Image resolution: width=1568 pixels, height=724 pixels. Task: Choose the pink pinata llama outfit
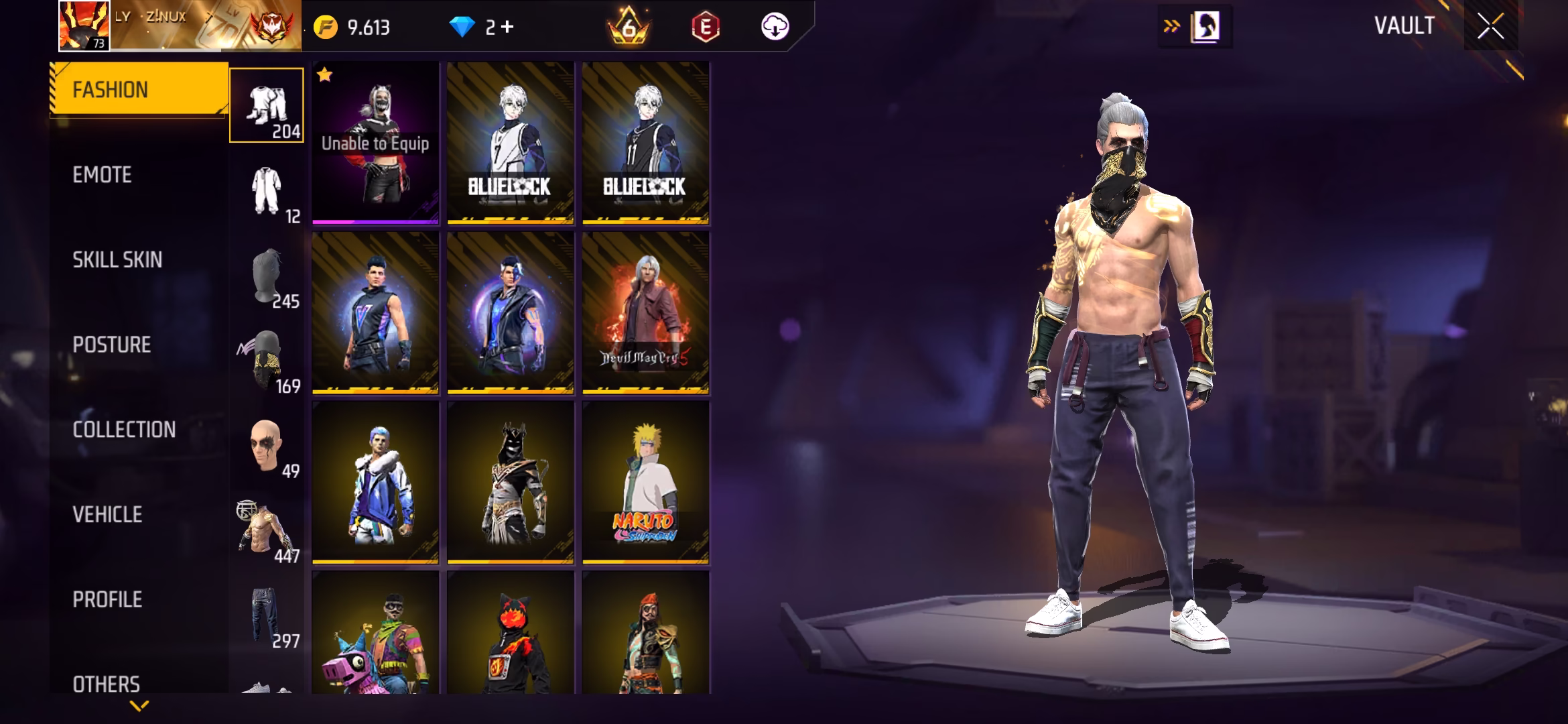(375, 633)
